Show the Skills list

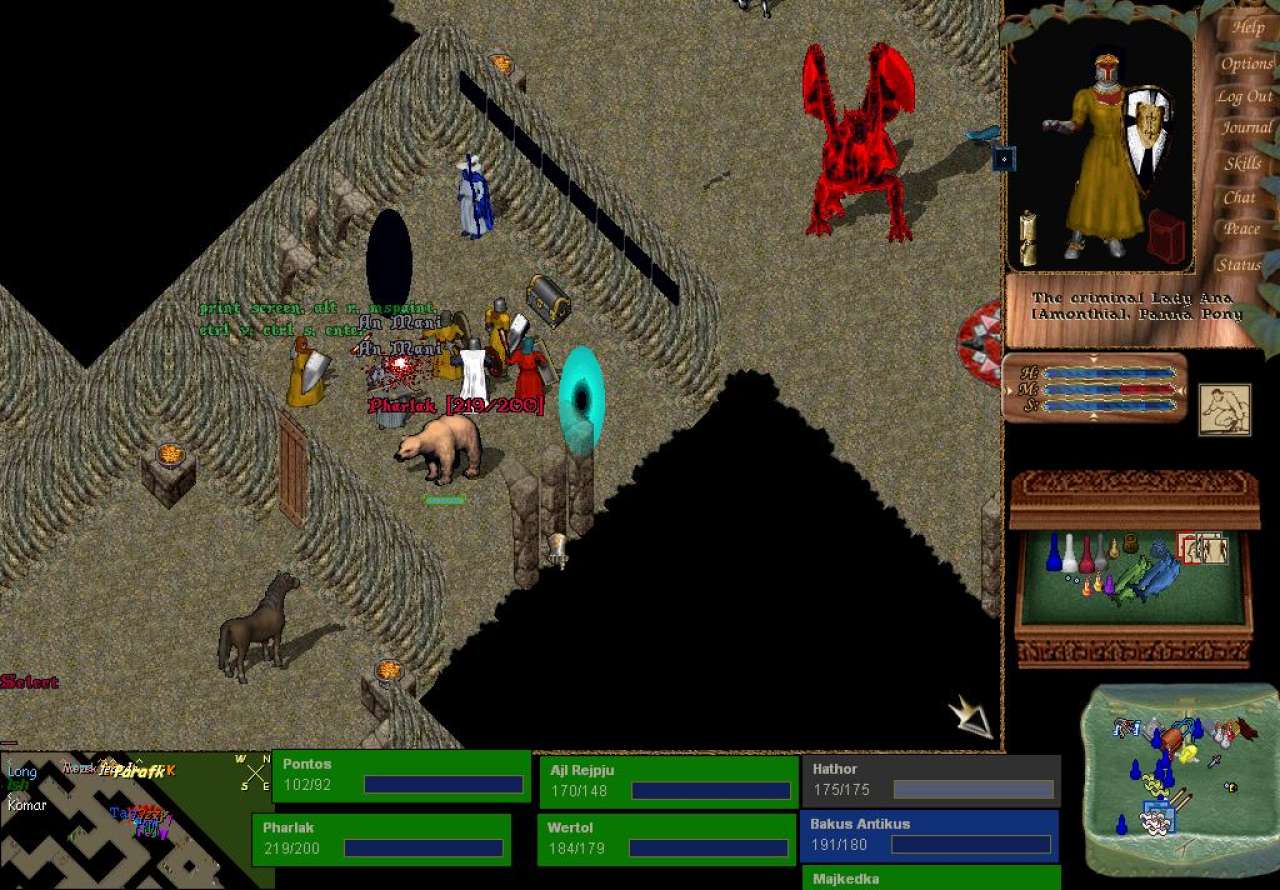1243,164
